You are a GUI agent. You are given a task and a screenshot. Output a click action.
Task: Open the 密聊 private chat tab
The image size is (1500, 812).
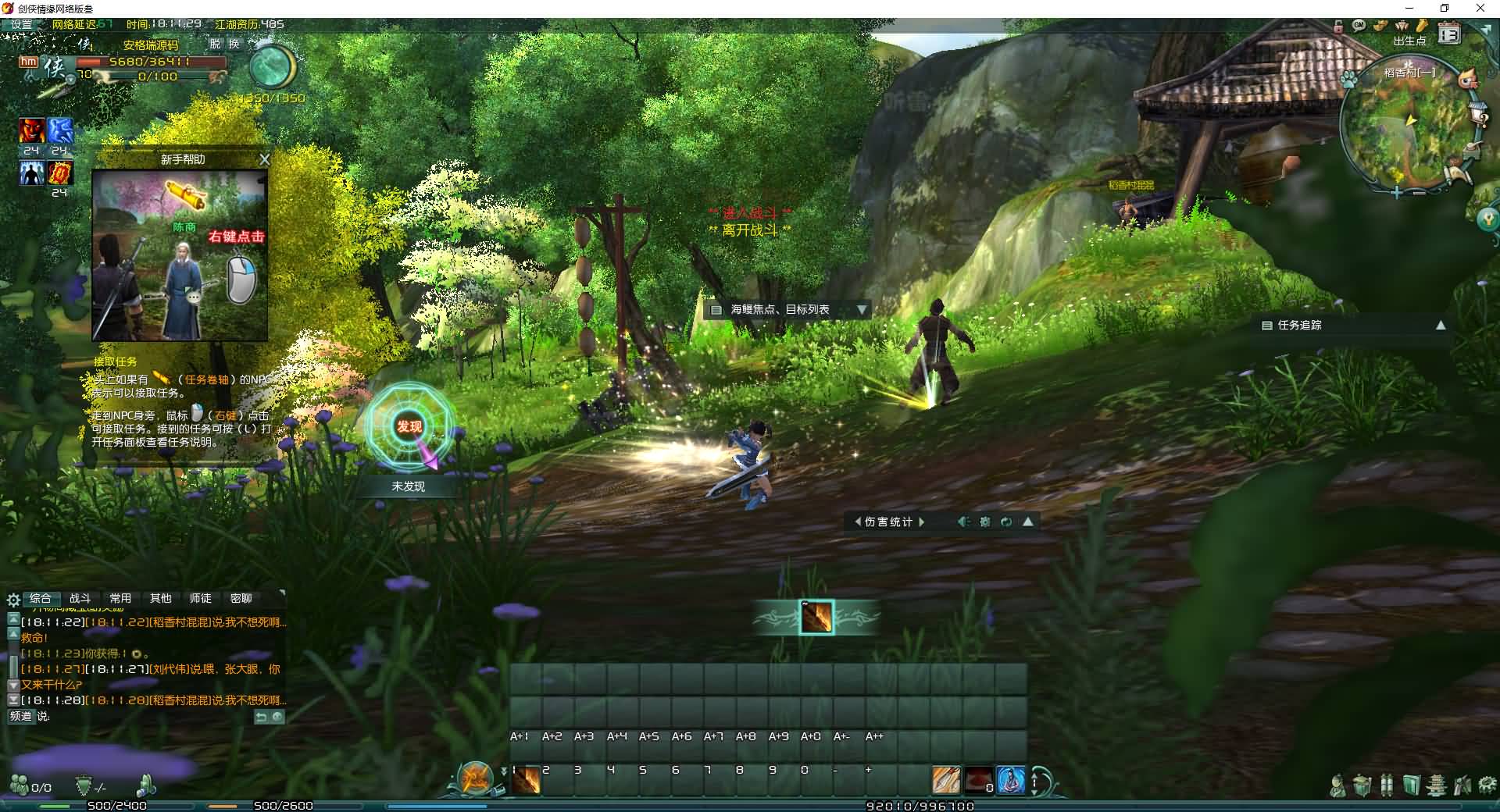point(241,598)
